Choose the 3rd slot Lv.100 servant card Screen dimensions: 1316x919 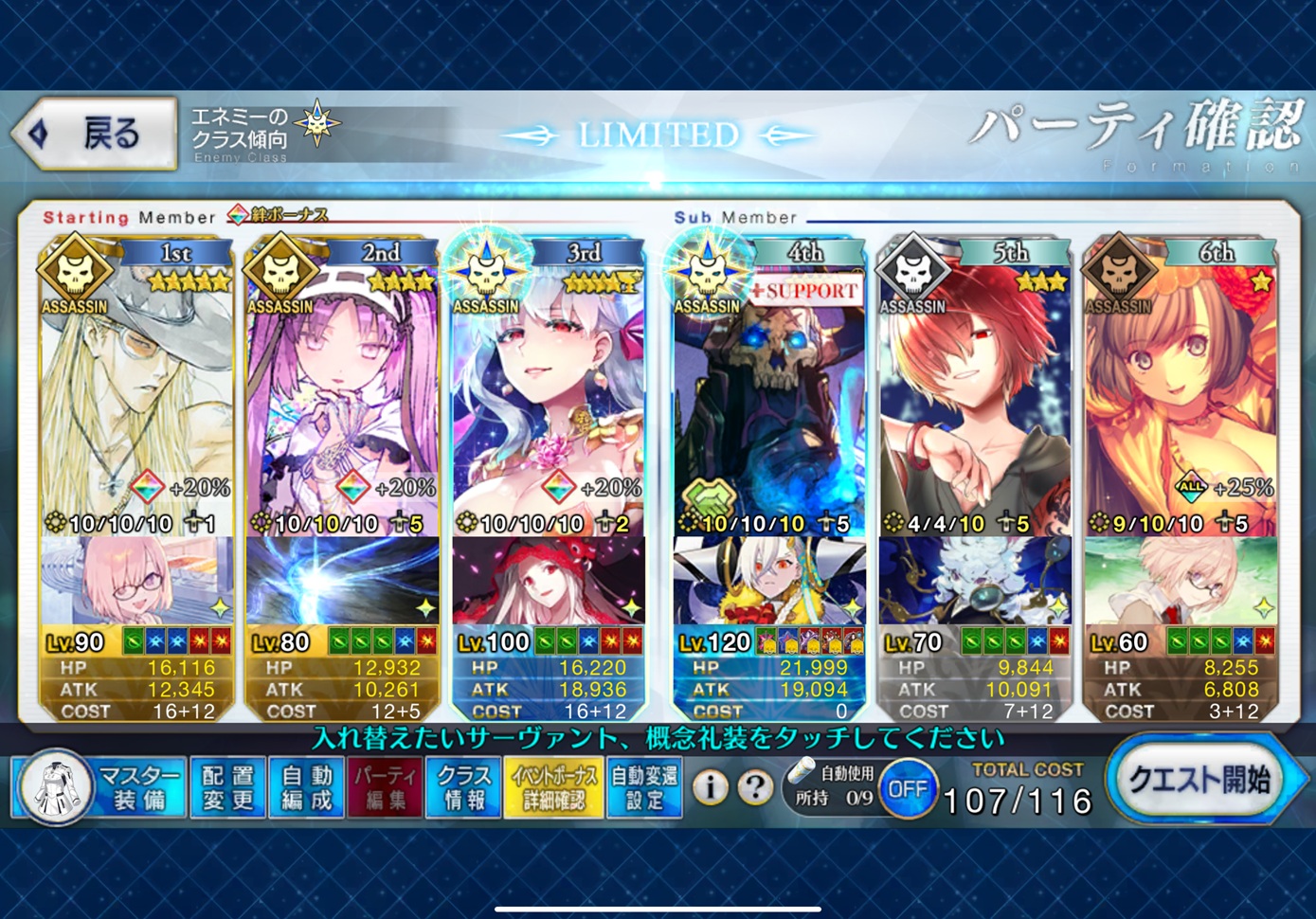tap(549, 398)
